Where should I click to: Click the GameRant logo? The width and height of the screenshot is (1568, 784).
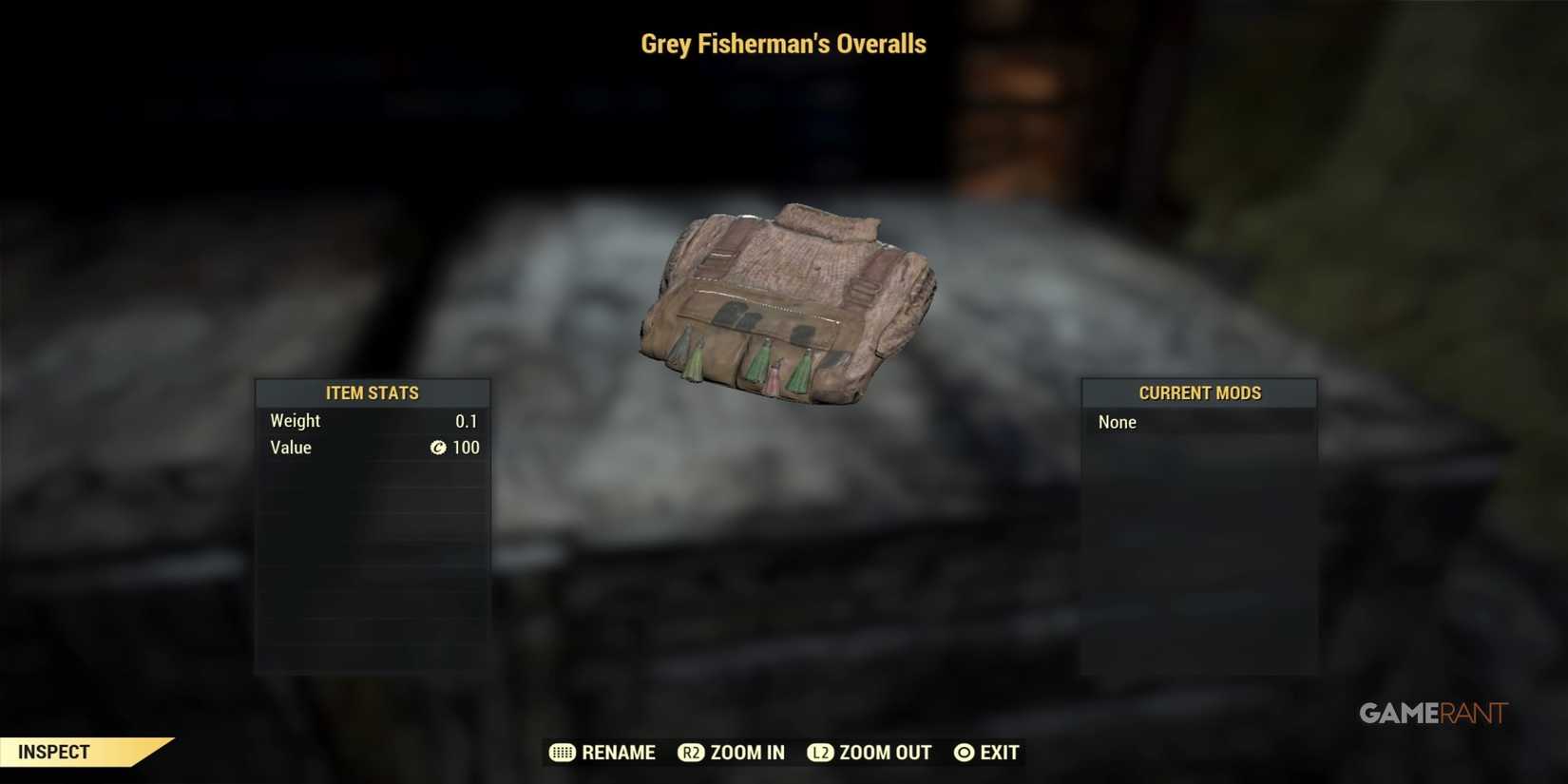click(1432, 712)
